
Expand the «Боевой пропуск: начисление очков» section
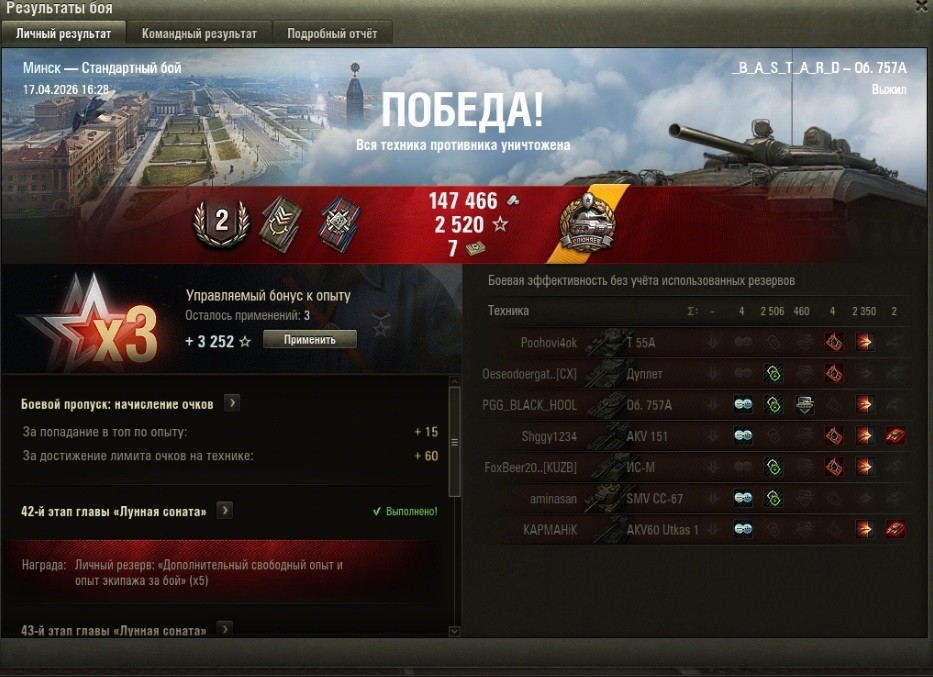(232, 403)
